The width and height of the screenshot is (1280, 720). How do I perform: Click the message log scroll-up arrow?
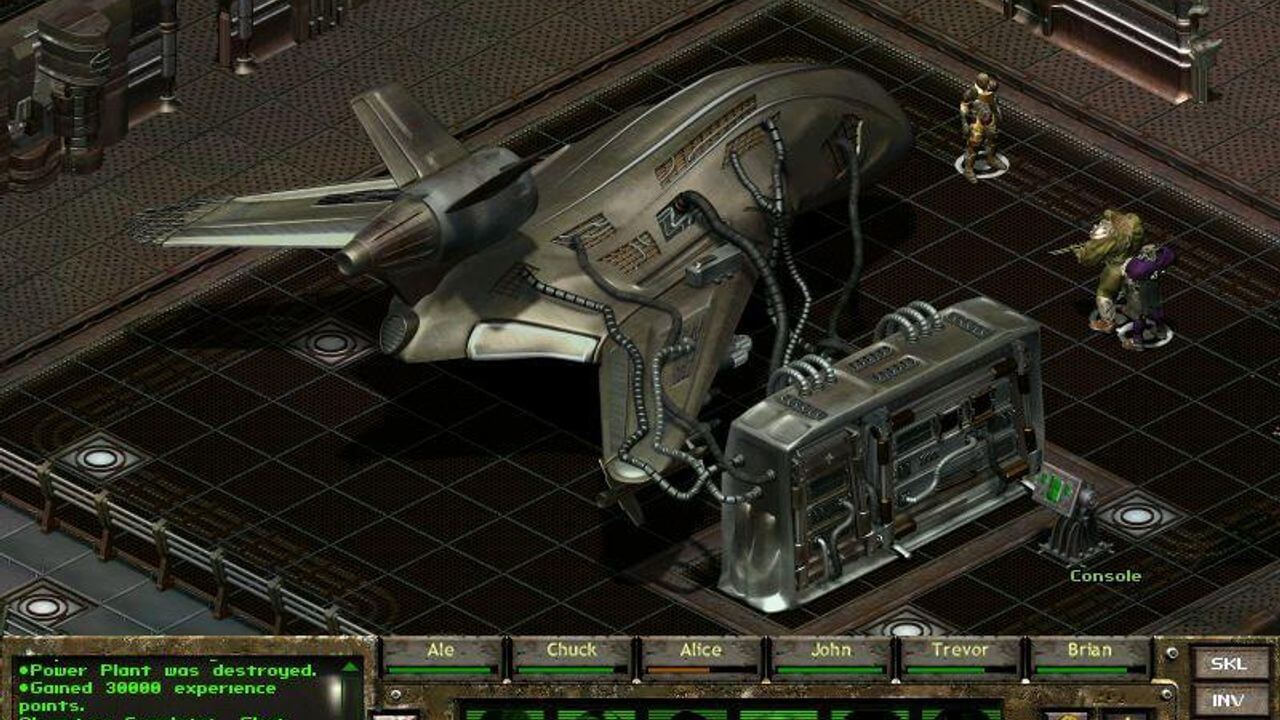351,668
